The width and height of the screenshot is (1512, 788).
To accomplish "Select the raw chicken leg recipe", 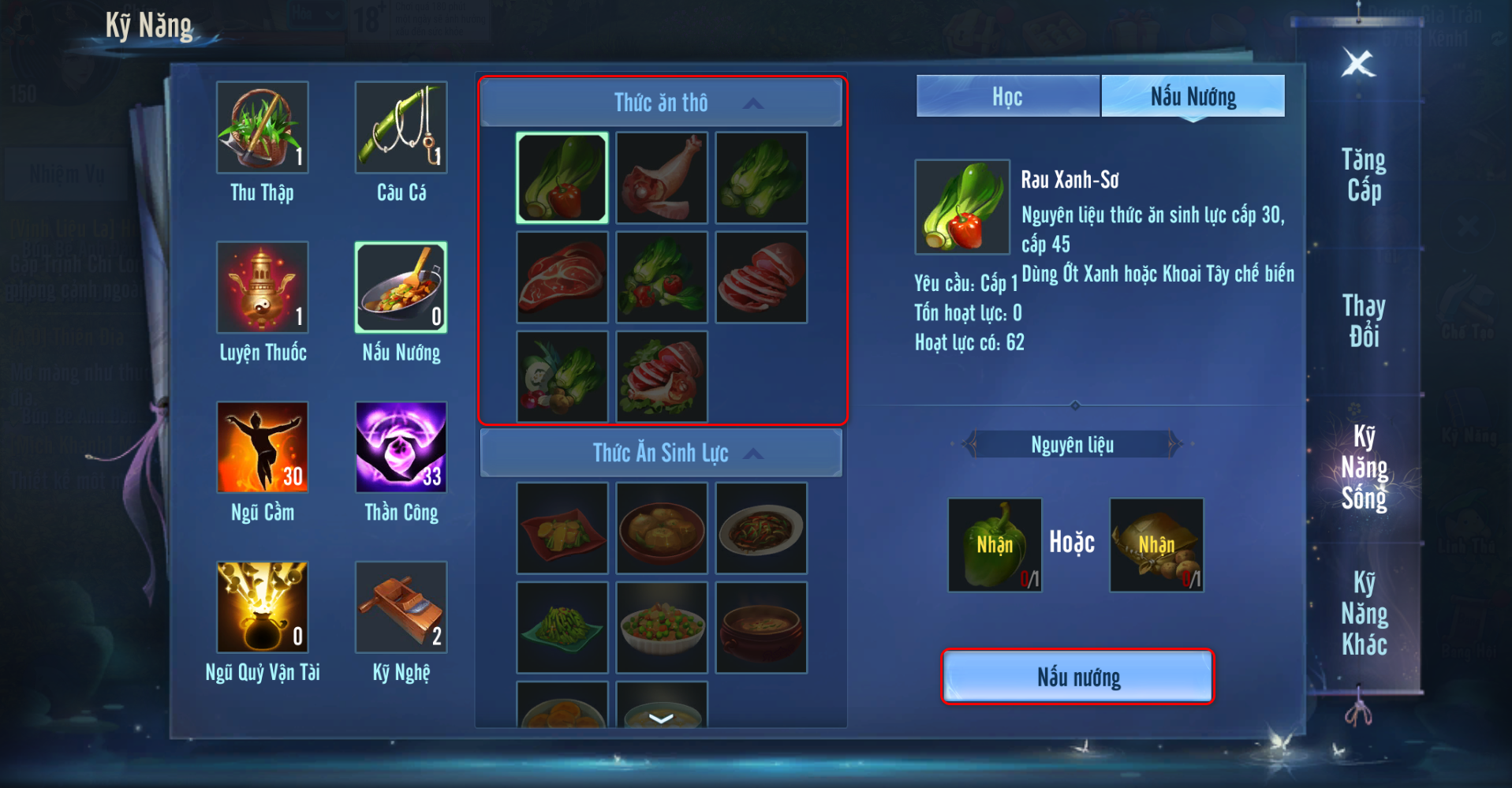I will [x=662, y=177].
